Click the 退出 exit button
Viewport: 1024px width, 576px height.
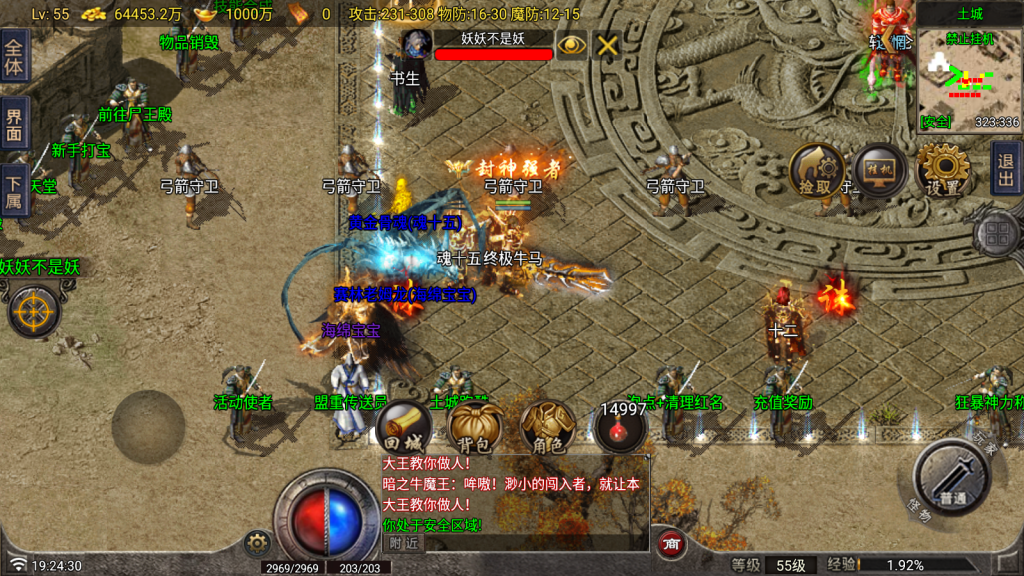tap(1006, 168)
